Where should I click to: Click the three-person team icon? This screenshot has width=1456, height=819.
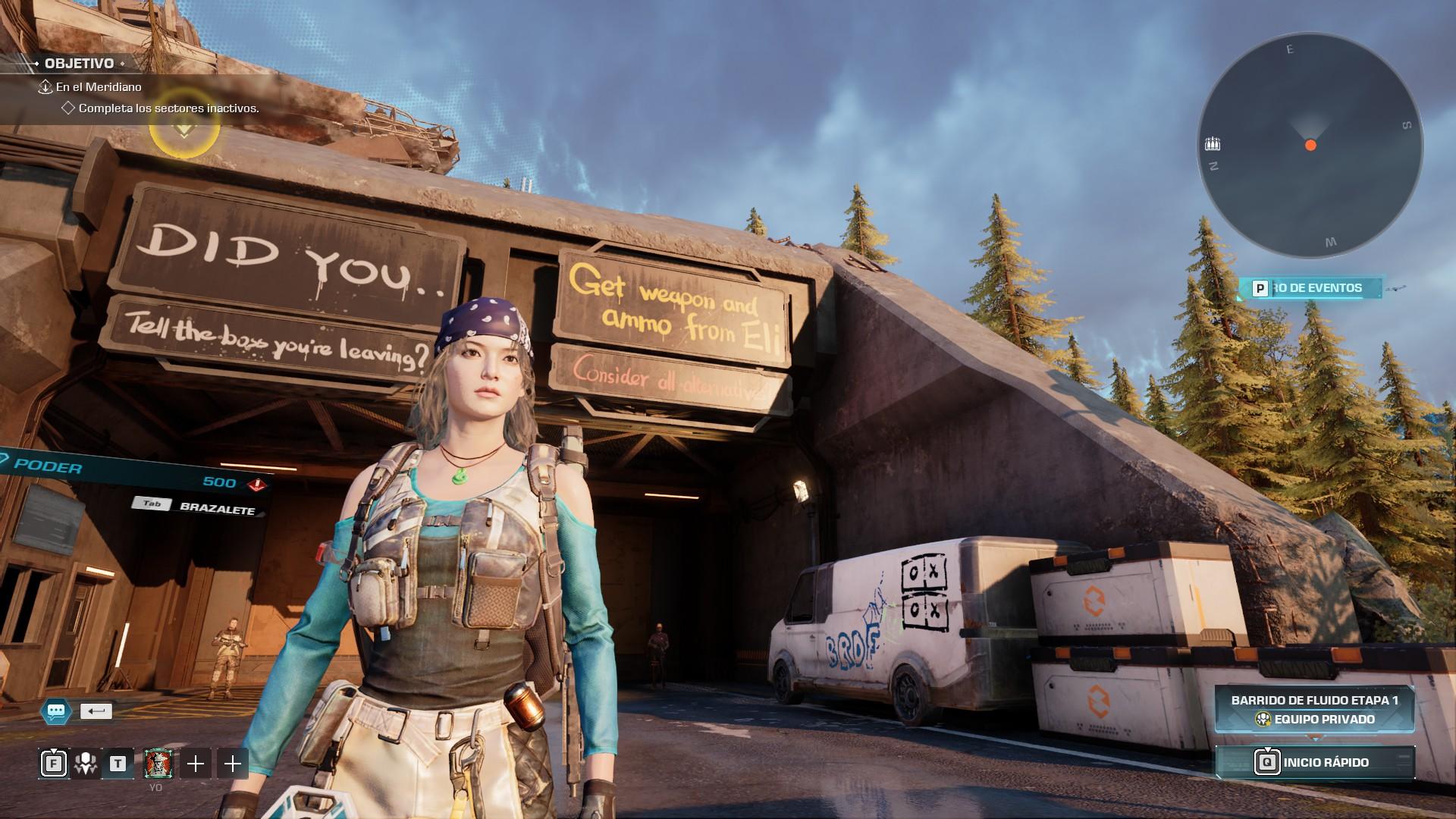(x=85, y=764)
